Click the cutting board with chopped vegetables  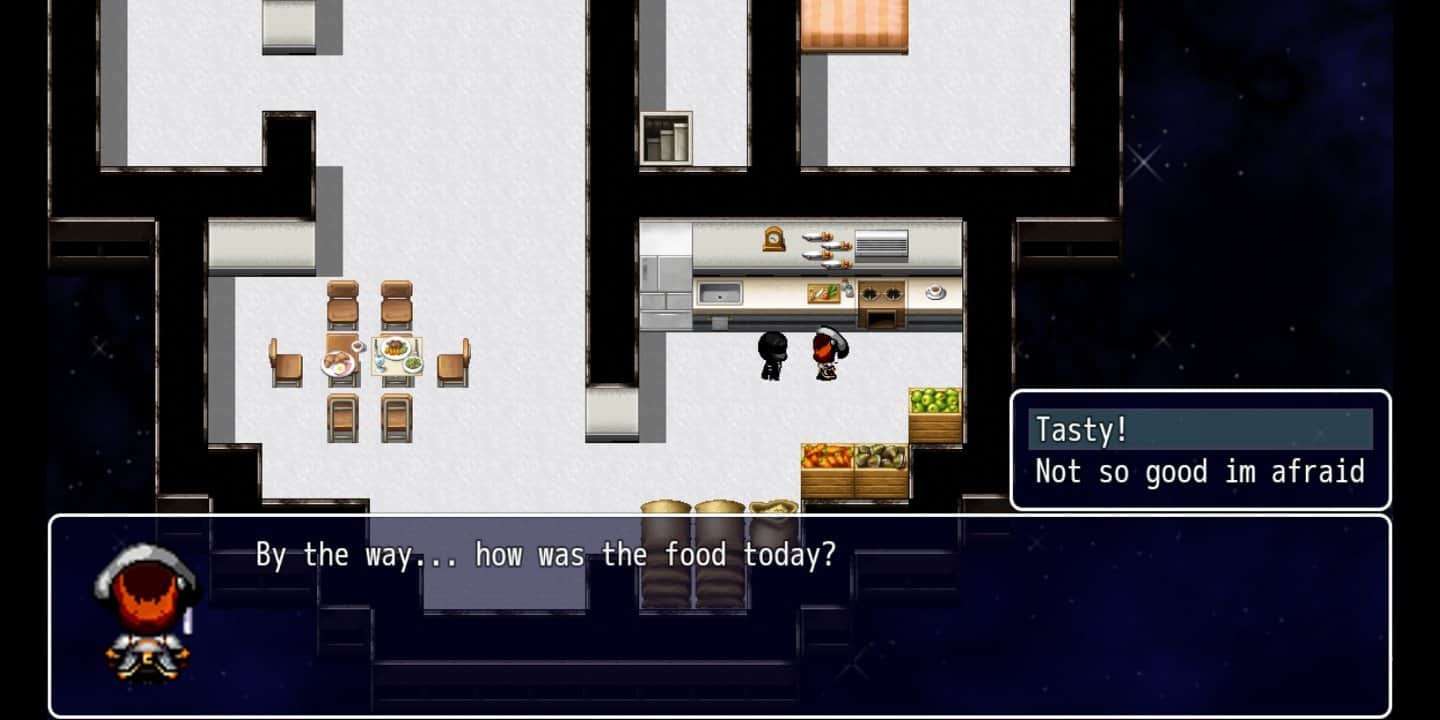pyautogui.click(x=824, y=293)
